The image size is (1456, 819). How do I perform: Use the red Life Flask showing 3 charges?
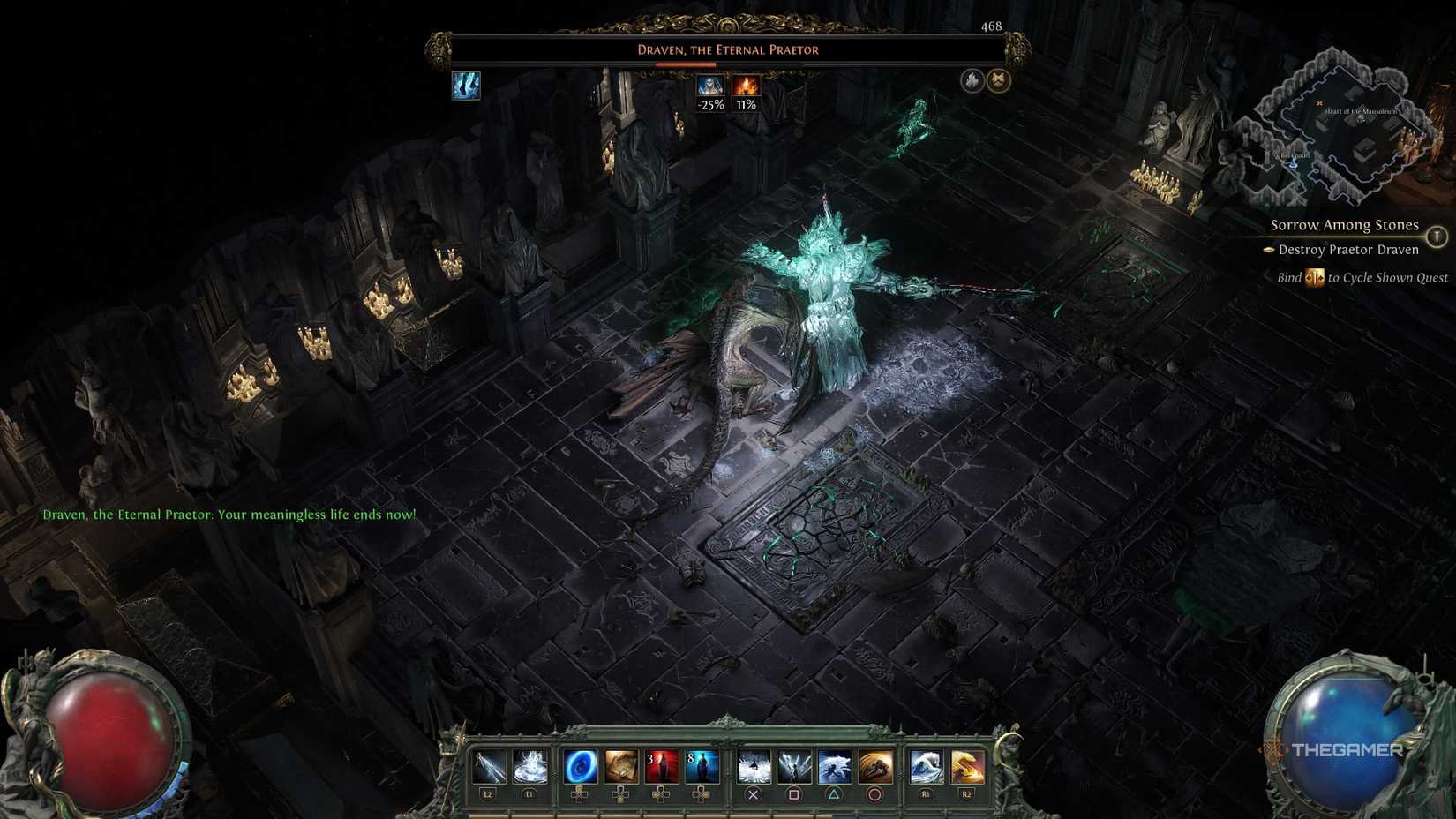[659, 767]
